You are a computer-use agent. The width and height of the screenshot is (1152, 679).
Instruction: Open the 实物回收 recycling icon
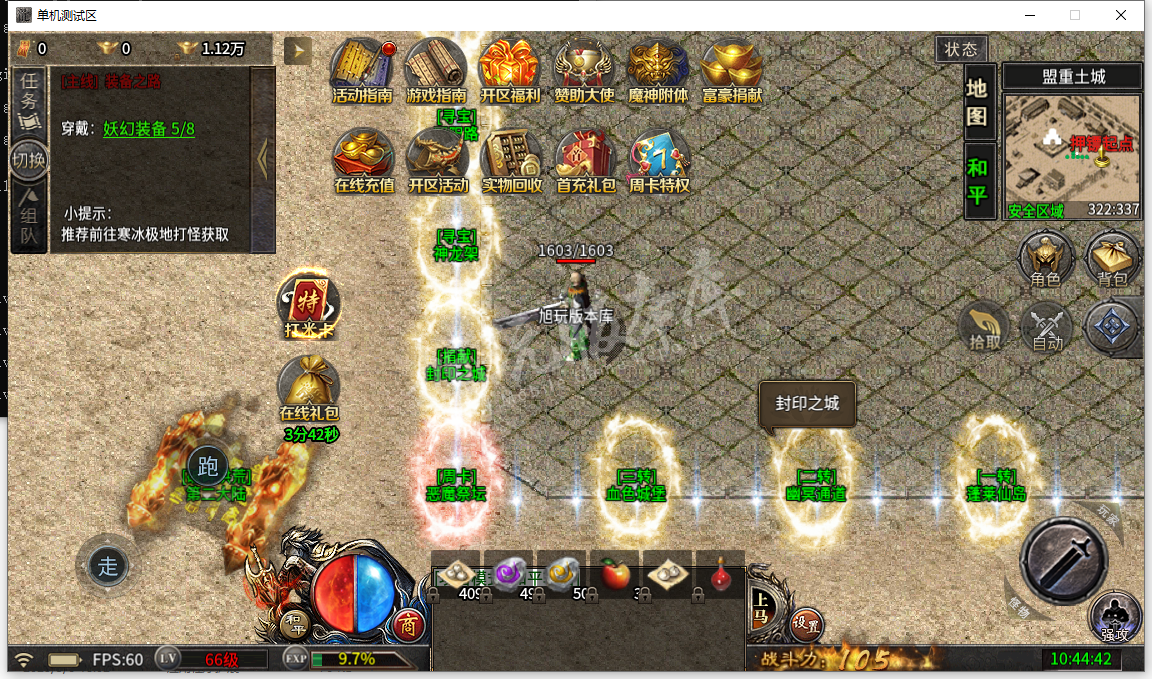511,160
